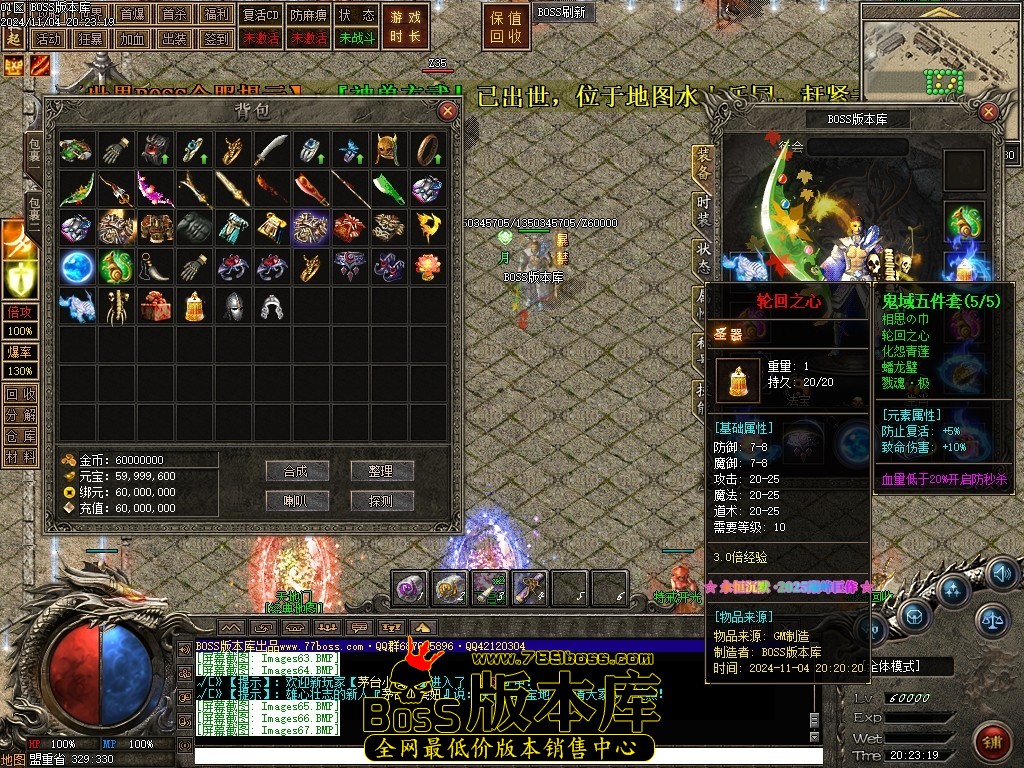Viewport: 1024px width, 768px height.
Task: Select the red gift box item
Action: point(155,306)
